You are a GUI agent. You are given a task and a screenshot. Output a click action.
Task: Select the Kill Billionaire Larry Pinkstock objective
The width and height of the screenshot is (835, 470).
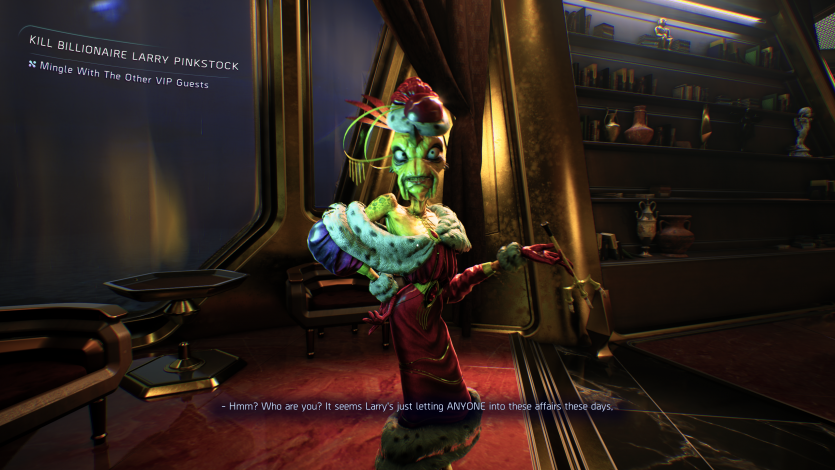(x=134, y=65)
